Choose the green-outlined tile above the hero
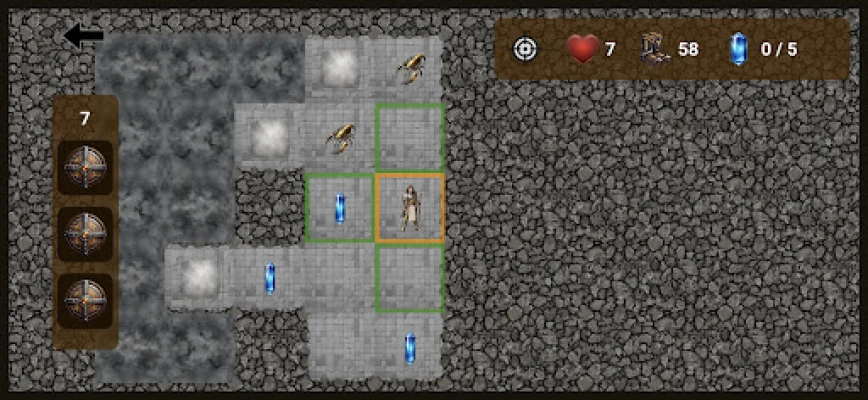The image size is (868, 400). click(x=410, y=137)
